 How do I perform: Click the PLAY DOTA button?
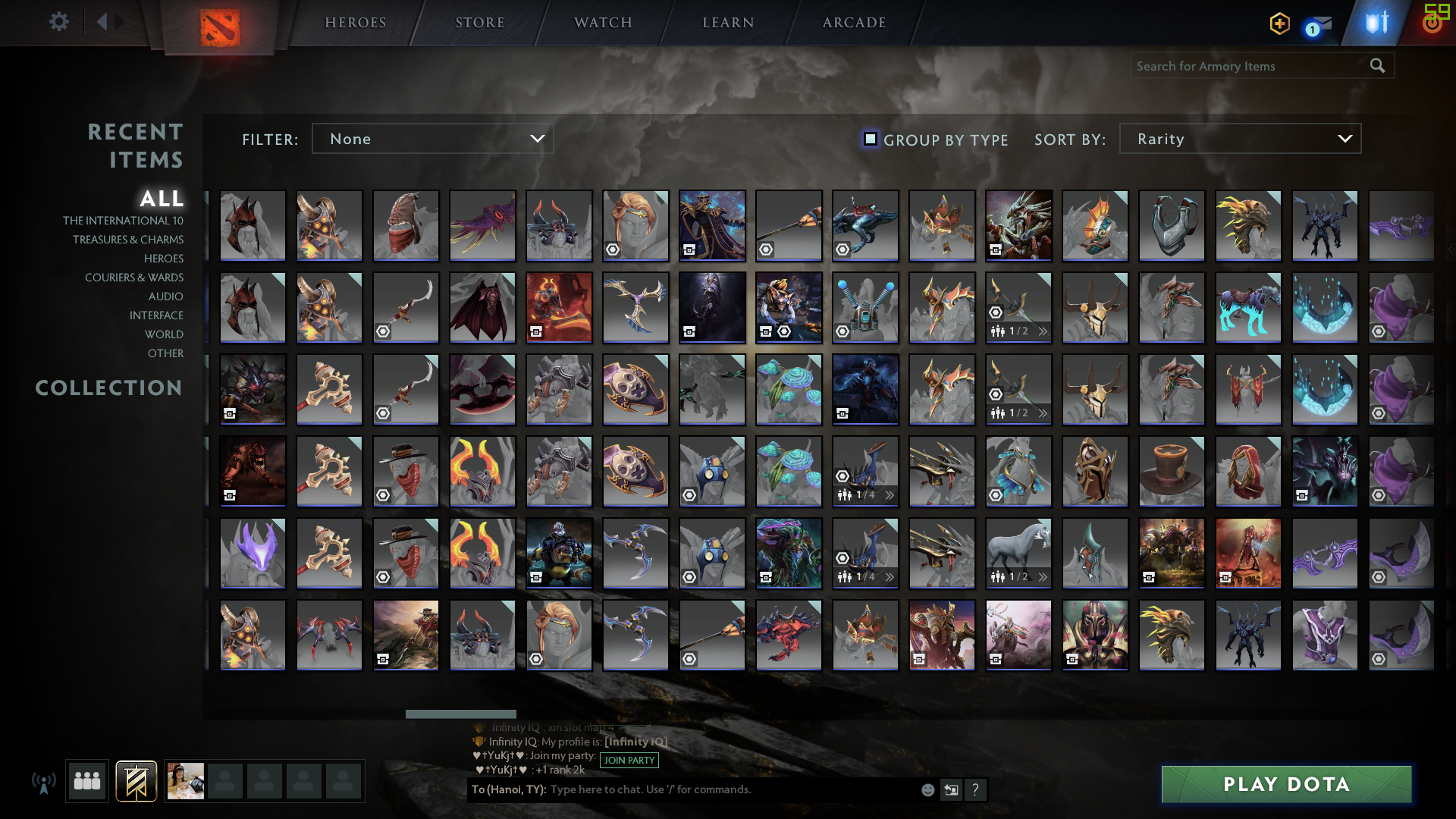coord(1285,785)
